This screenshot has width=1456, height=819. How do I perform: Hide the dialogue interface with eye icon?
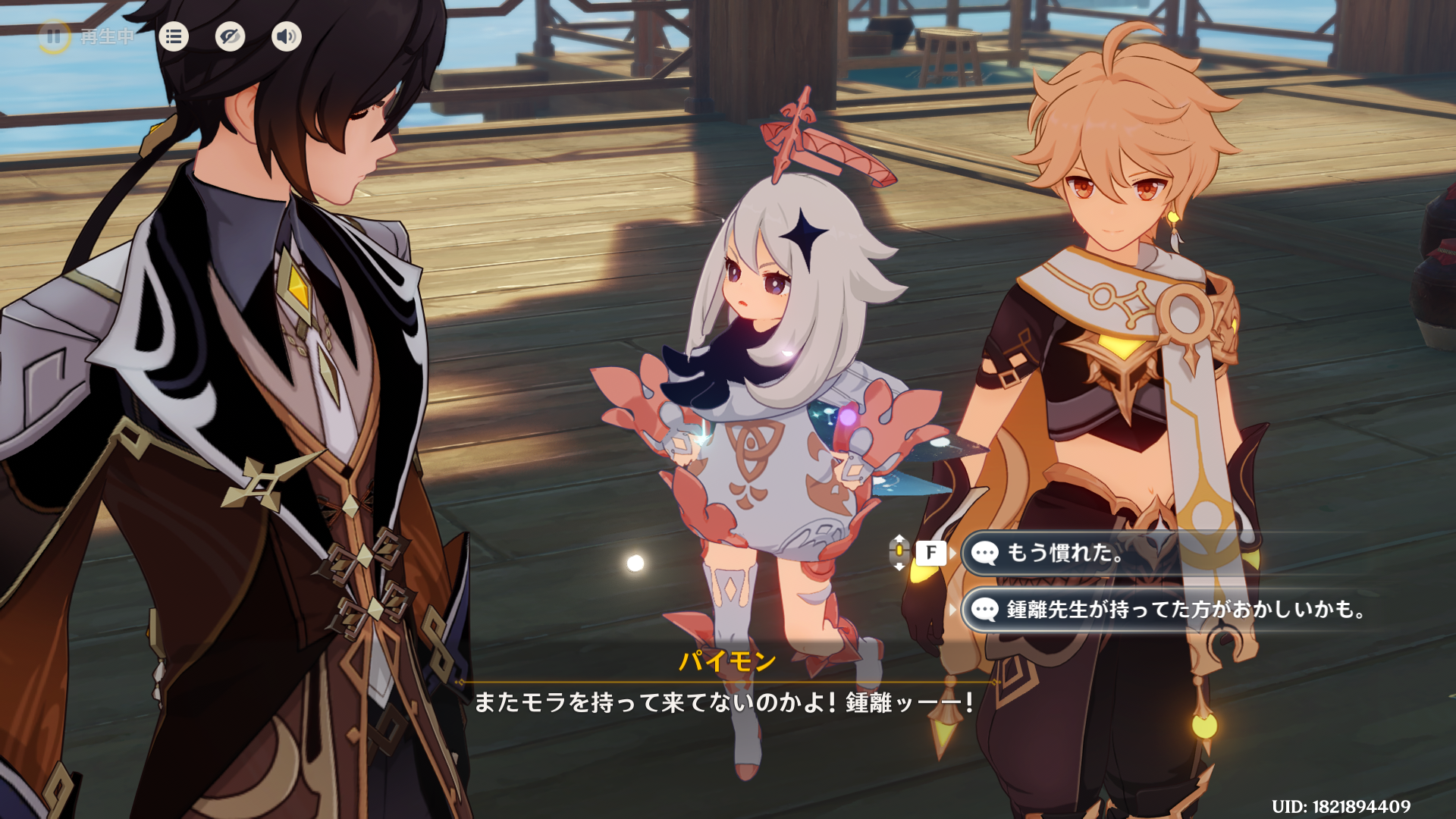(x=230, y=36)
